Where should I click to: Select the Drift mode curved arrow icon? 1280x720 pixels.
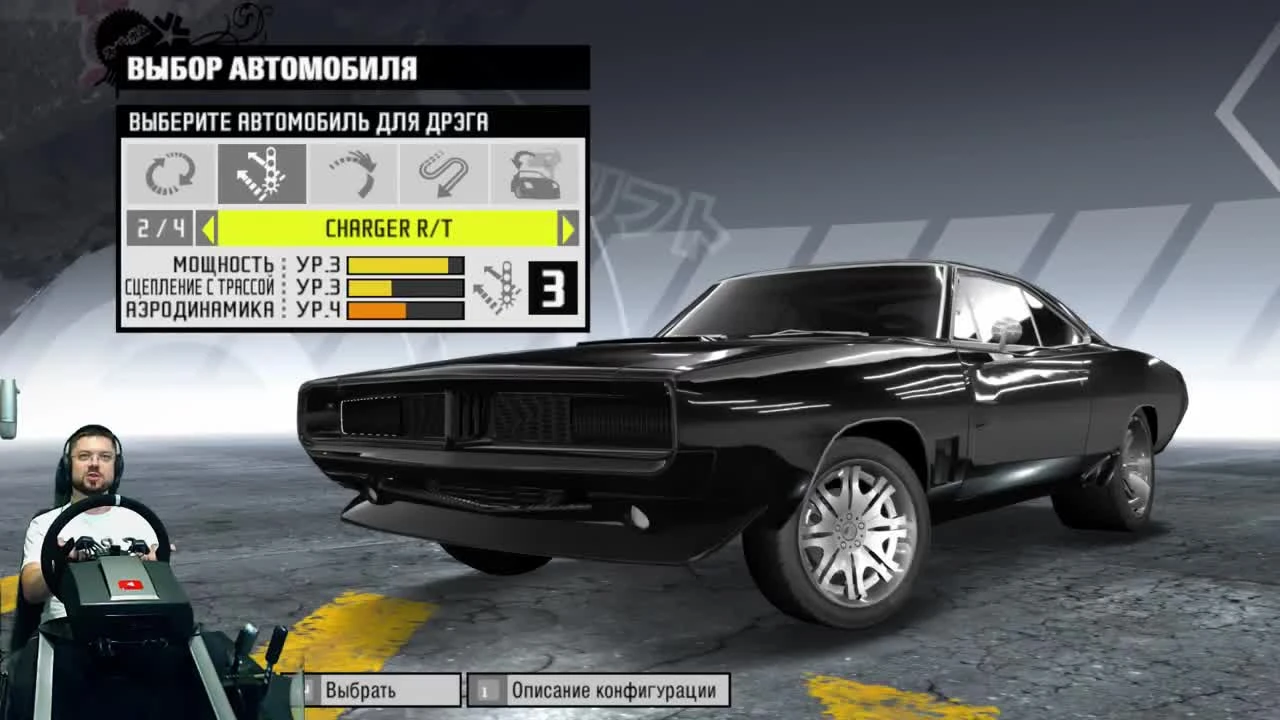(352, 172)
